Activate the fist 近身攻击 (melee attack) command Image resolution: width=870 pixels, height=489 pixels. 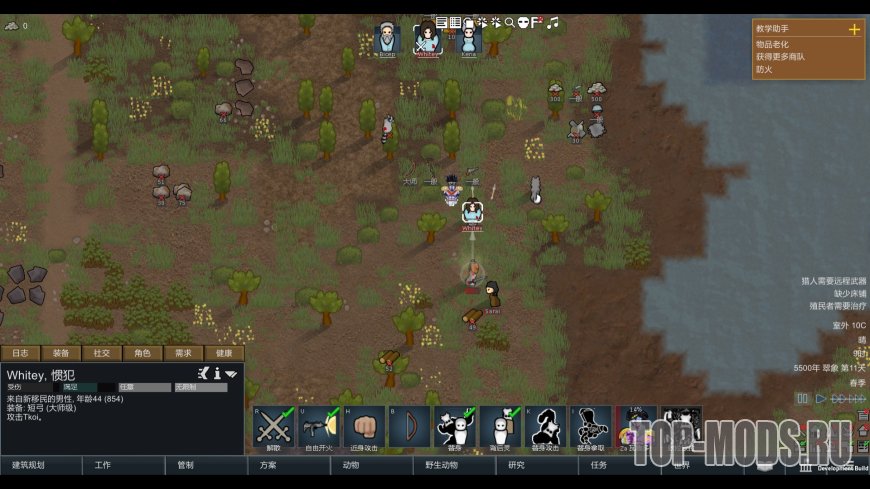[x=365, y=427]
